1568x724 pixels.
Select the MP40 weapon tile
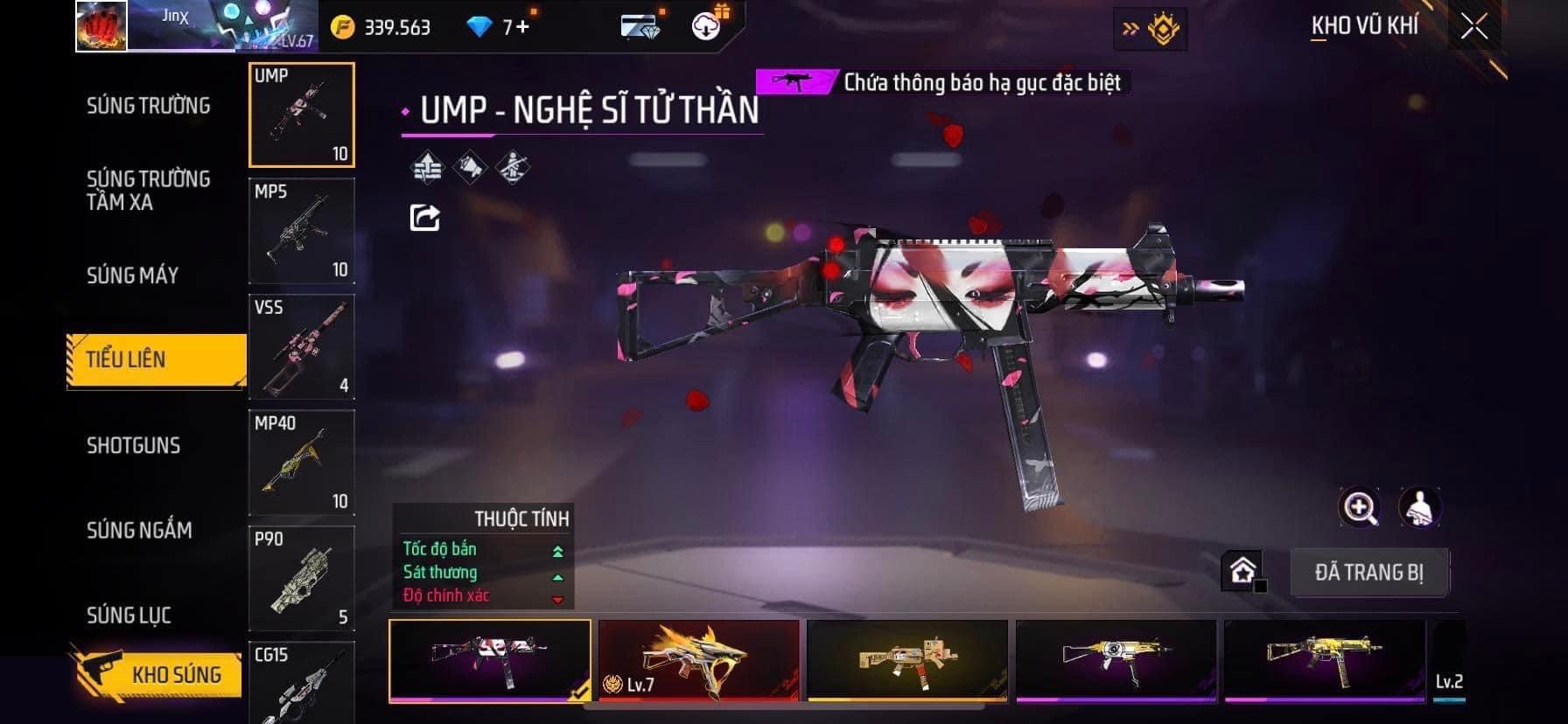(302, 463)
